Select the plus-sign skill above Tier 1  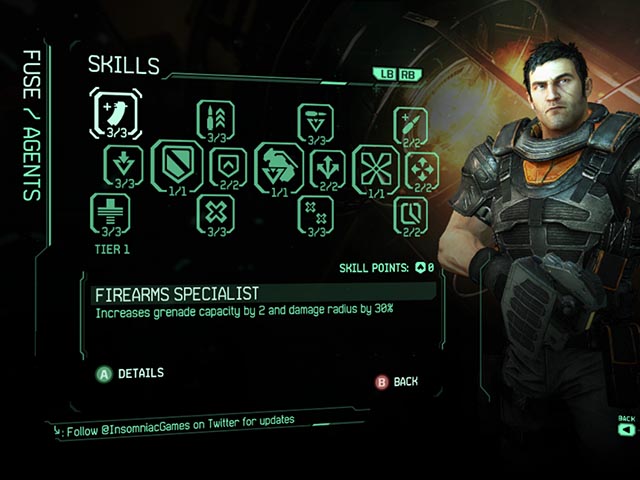pyautogui.click(x=110, y=212)
